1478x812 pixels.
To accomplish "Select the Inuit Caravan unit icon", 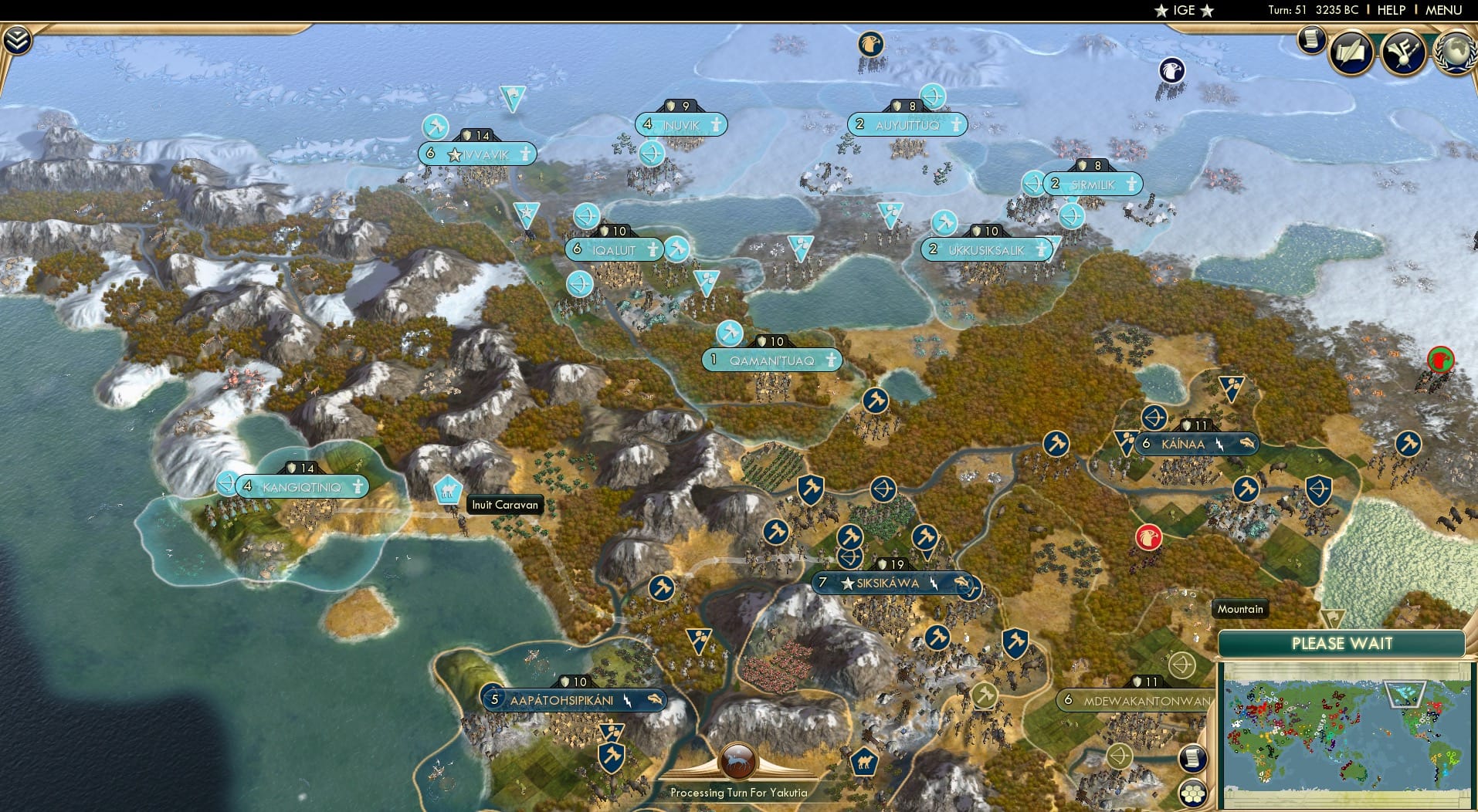I will tap(446, 489).
